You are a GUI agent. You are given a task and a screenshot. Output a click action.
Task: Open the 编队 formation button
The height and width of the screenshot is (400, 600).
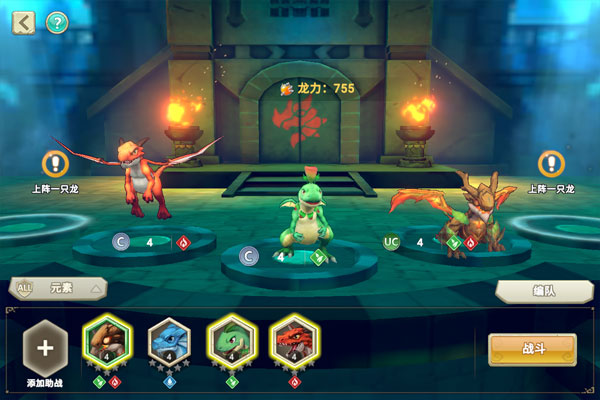[x=538, y=290]
